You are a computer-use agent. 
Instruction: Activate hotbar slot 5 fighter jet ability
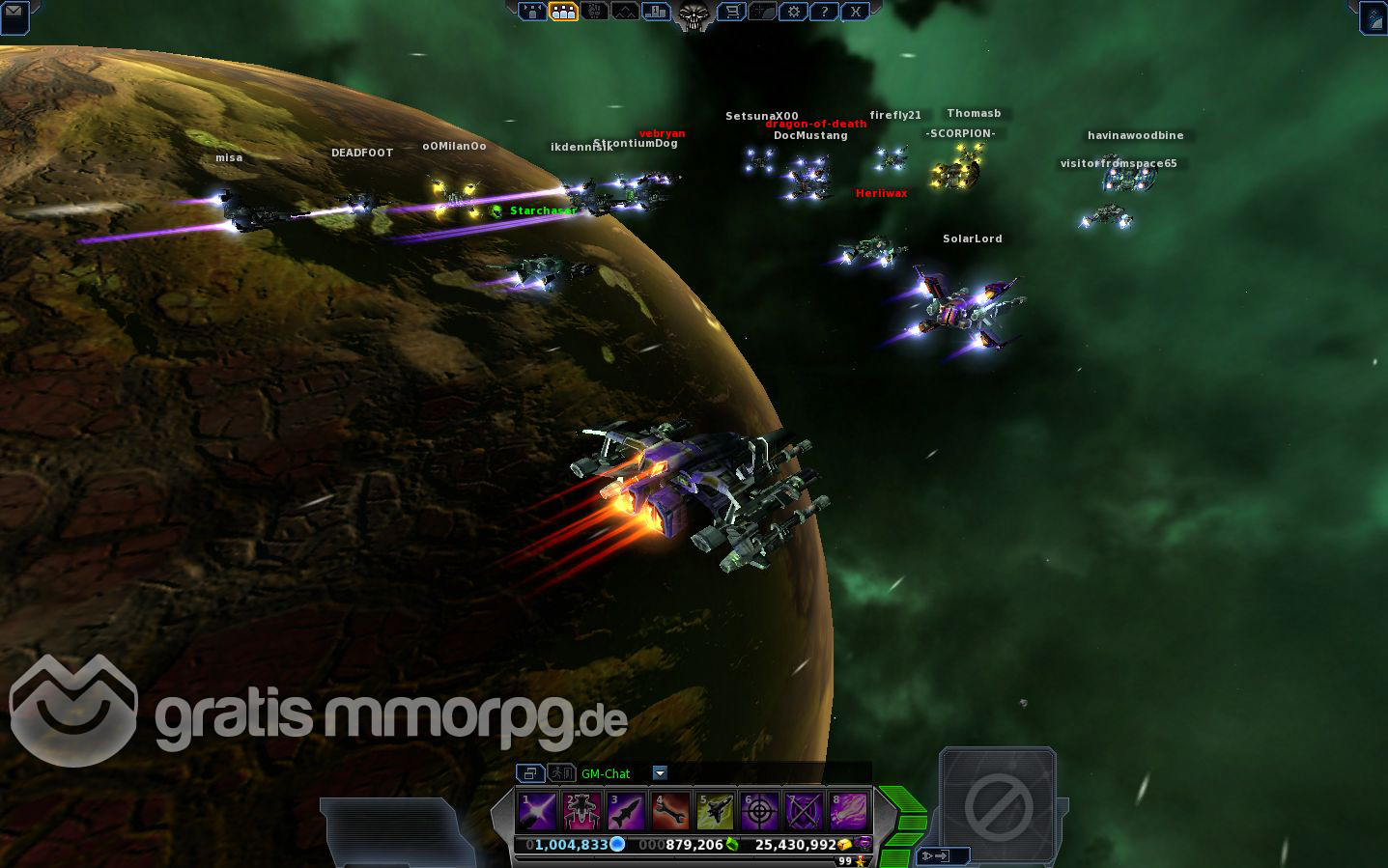[715, 811]
